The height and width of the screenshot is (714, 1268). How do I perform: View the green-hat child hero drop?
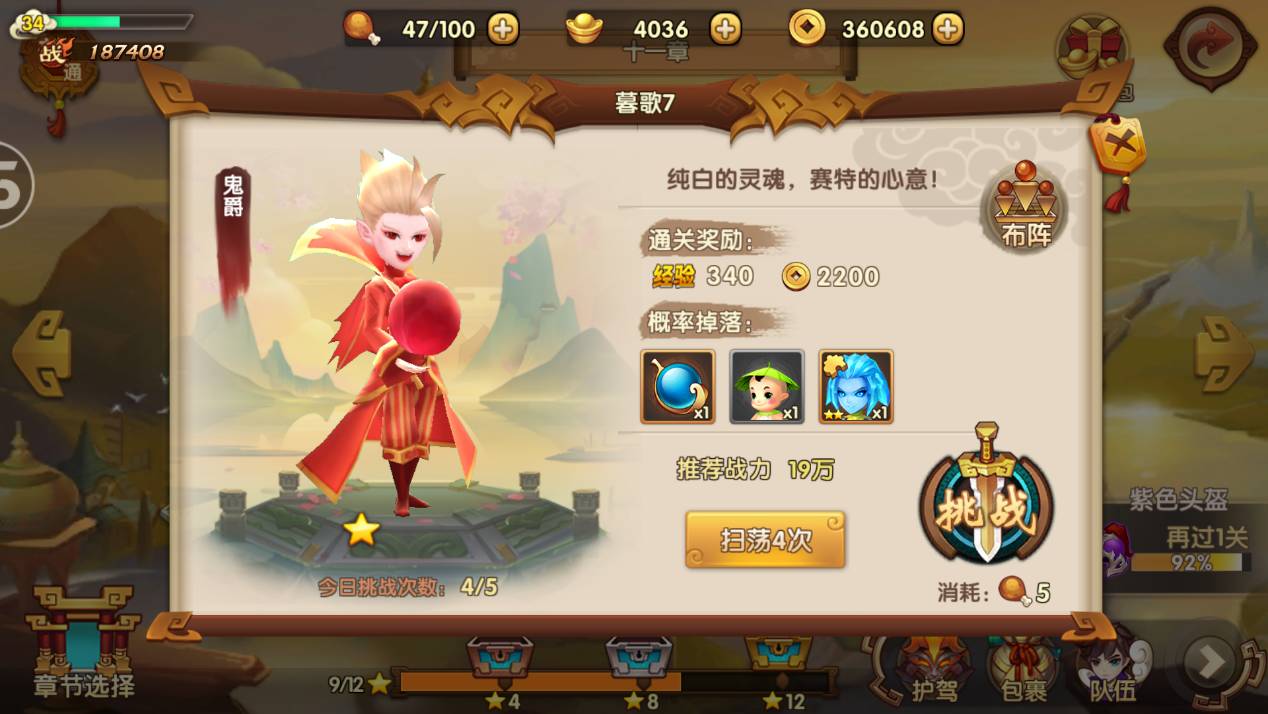[x=766, y=386]
